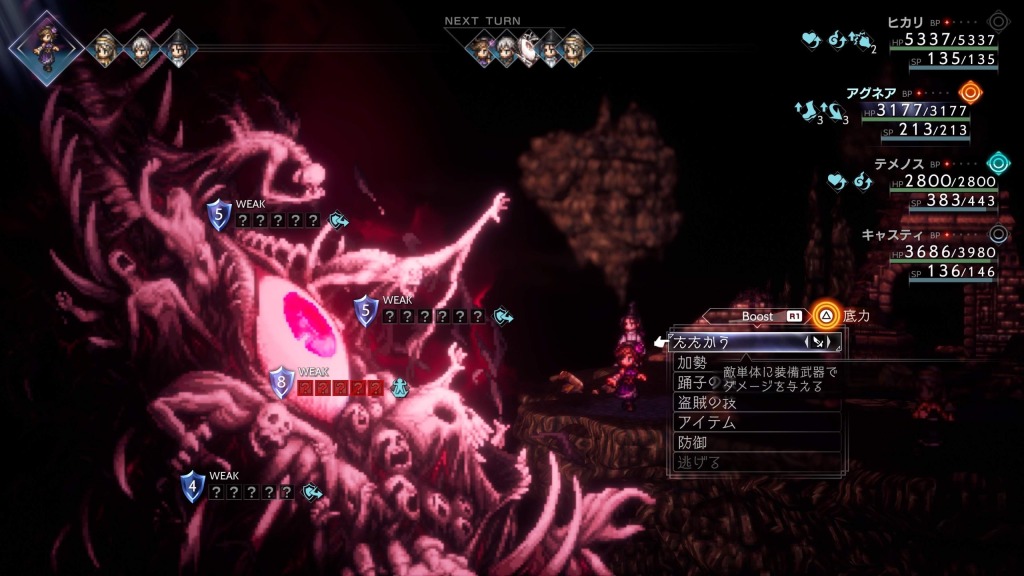Click アグネア's orange latent power icon
Screen dimensions: 1024x576
pos(969,93)
